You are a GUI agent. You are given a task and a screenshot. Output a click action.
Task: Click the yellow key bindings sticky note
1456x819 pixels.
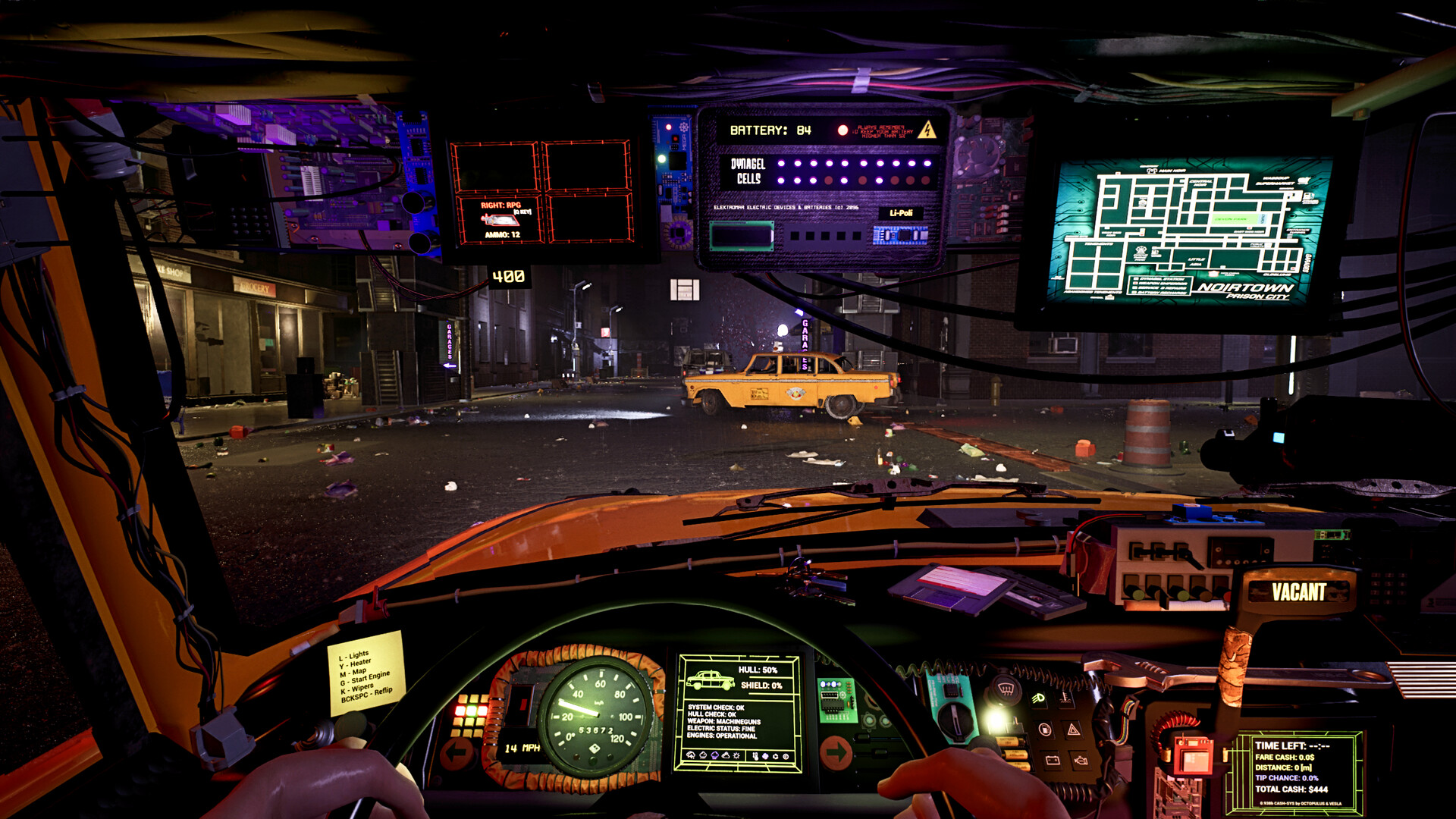click(366, 673)
